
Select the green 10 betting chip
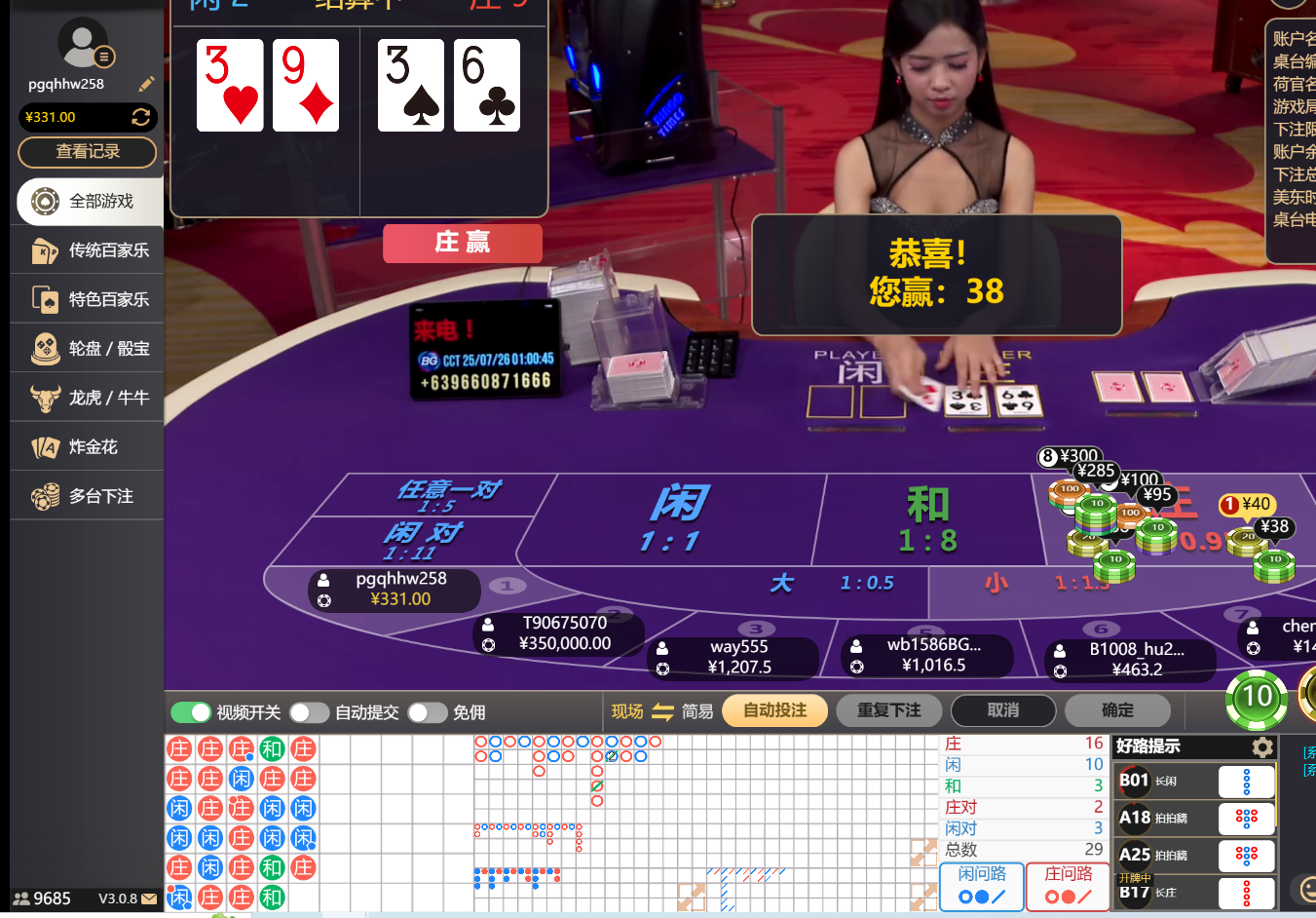point(1257,700)
